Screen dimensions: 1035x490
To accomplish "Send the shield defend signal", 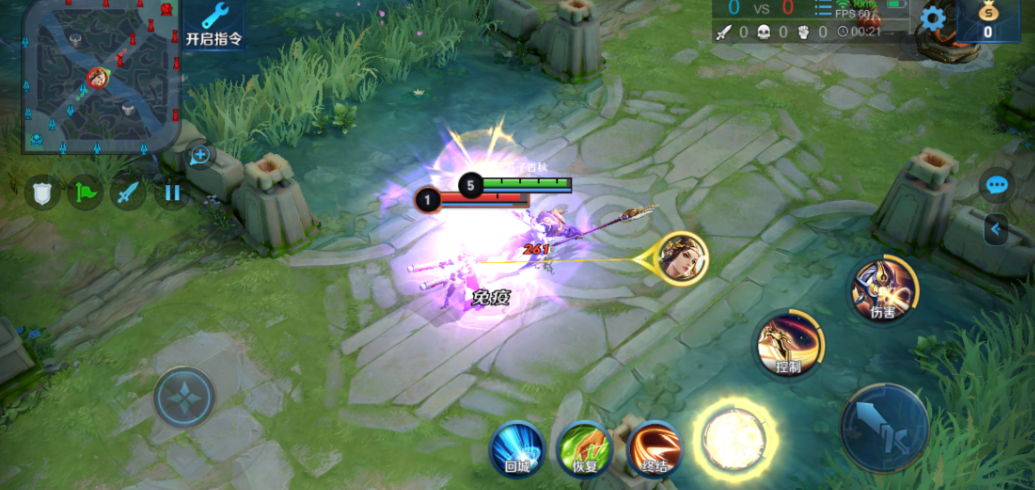I will 42,191.
